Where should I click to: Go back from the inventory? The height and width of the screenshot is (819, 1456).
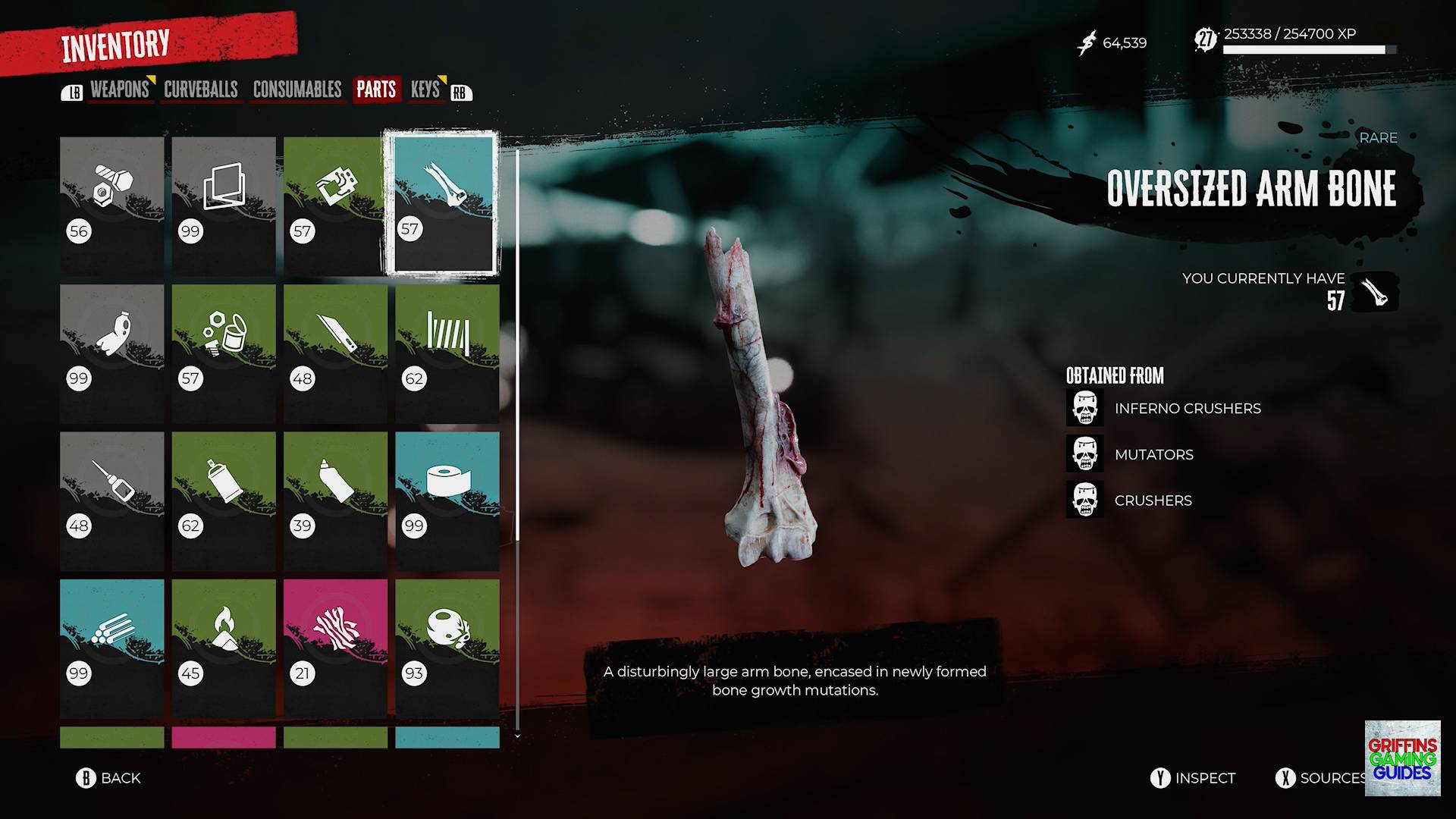point(108,778)
